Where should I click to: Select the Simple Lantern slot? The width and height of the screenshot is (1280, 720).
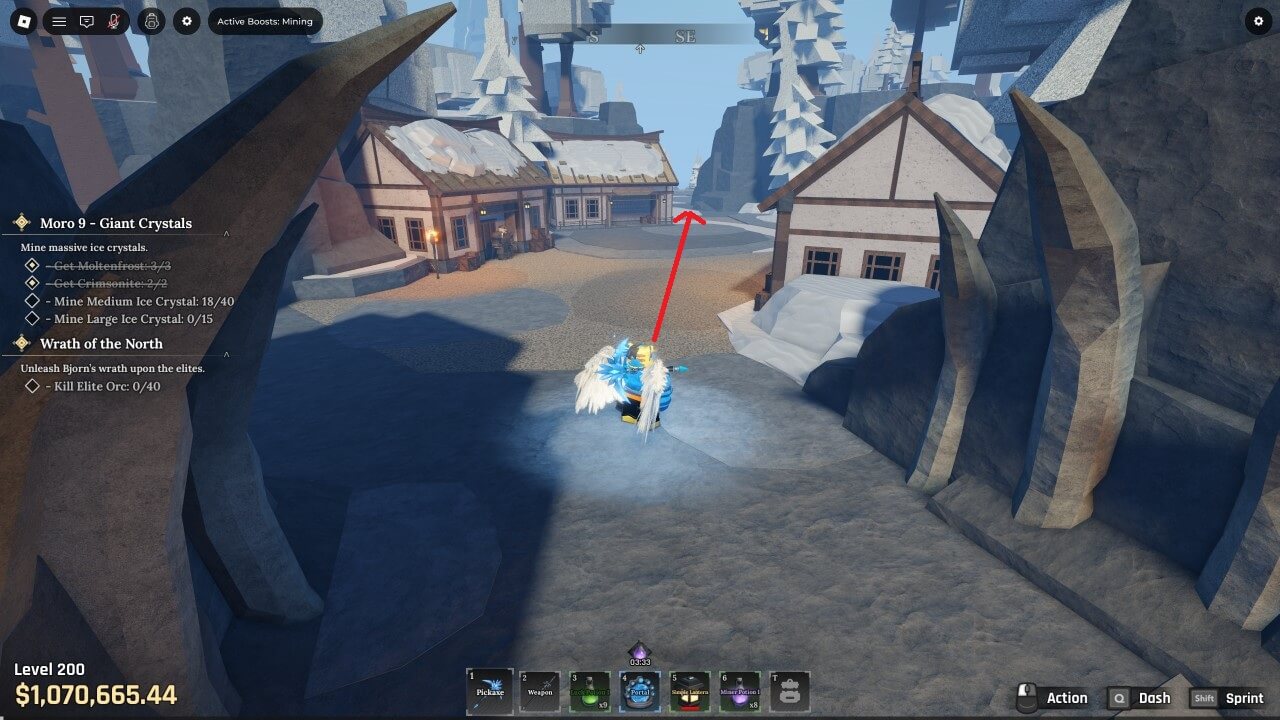[x=690, y=691]
